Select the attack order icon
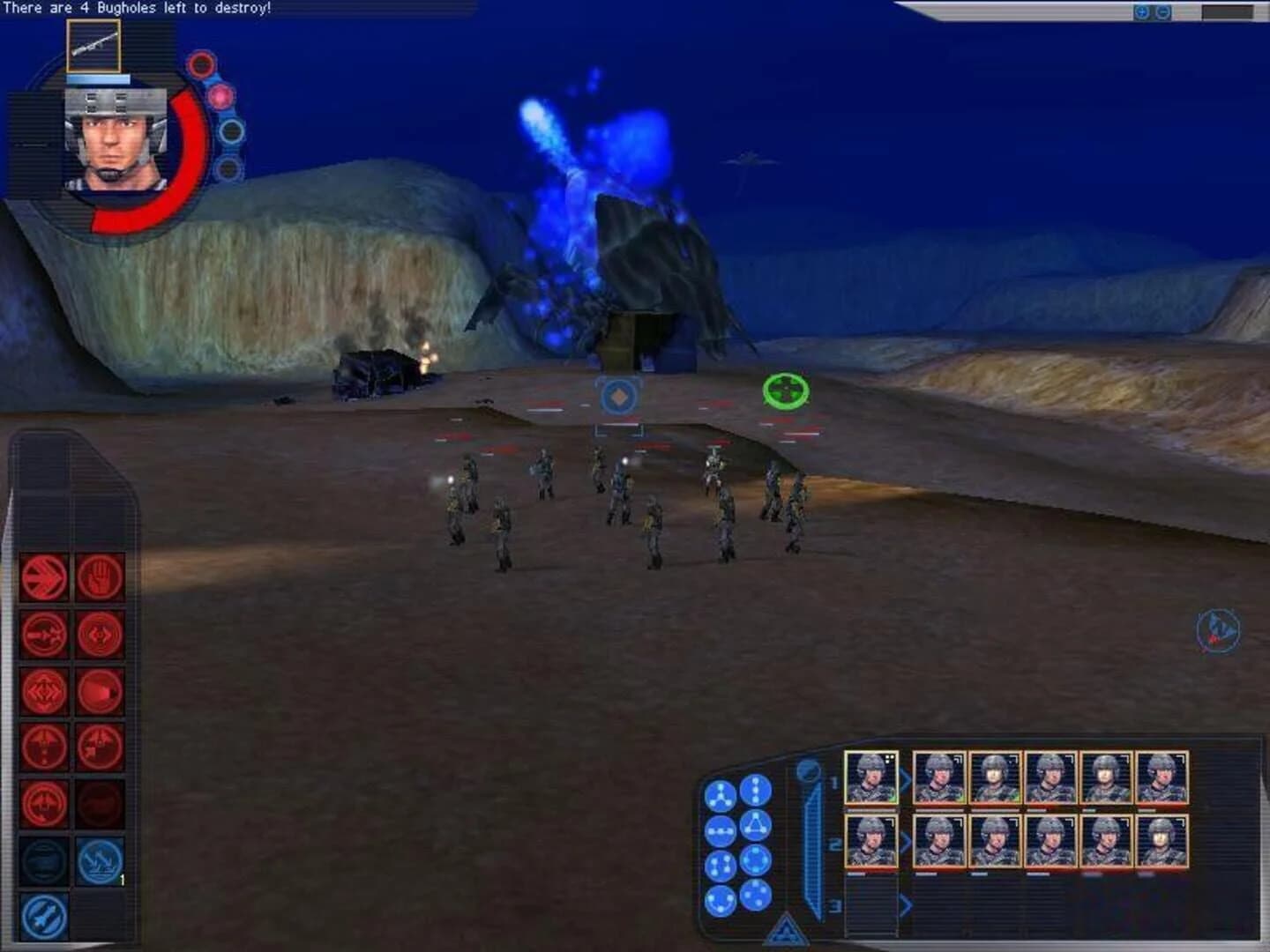 pyautogui.click(x=44, y=634)
